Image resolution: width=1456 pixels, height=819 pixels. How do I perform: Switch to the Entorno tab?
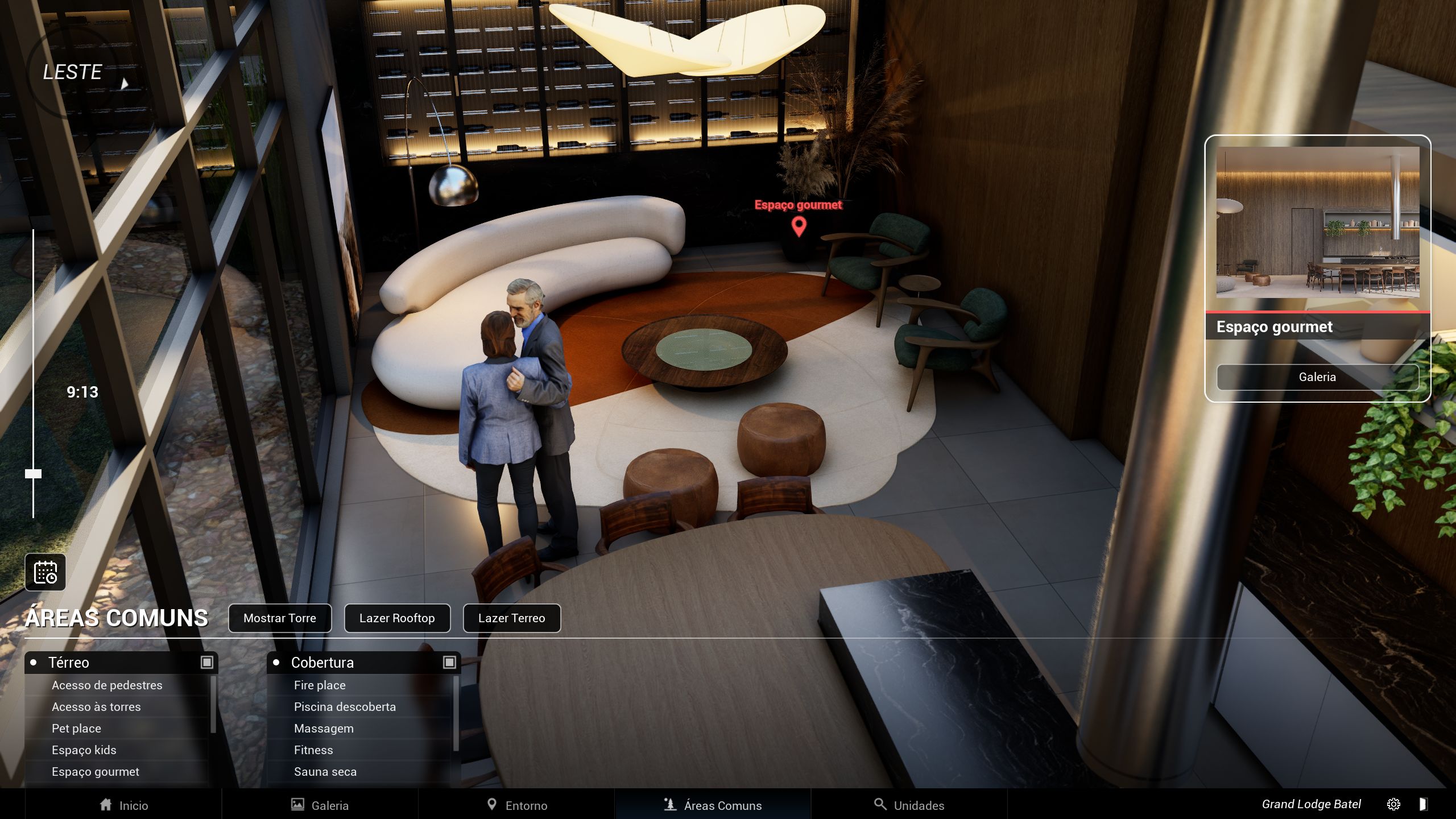coord(517,805)
